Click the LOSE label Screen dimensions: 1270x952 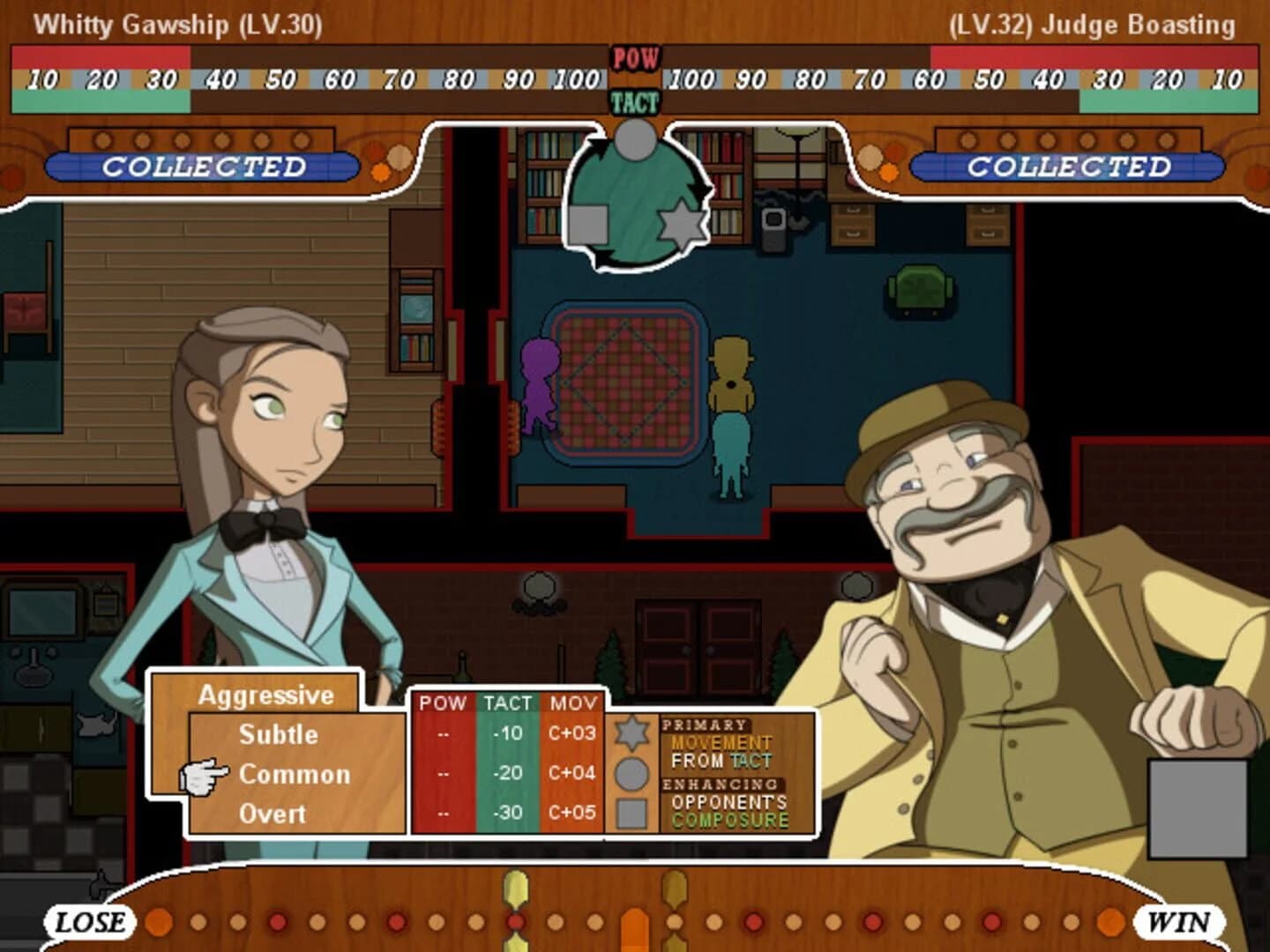87,924
